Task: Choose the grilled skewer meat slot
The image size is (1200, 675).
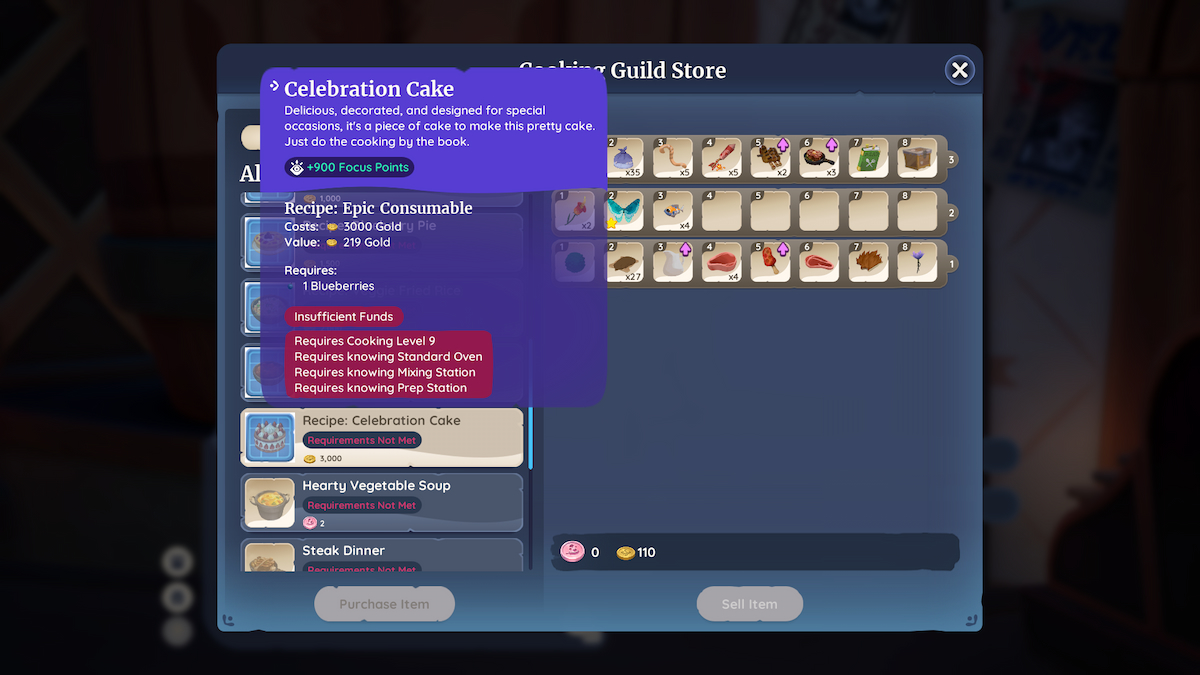Action: click(771, 158)
